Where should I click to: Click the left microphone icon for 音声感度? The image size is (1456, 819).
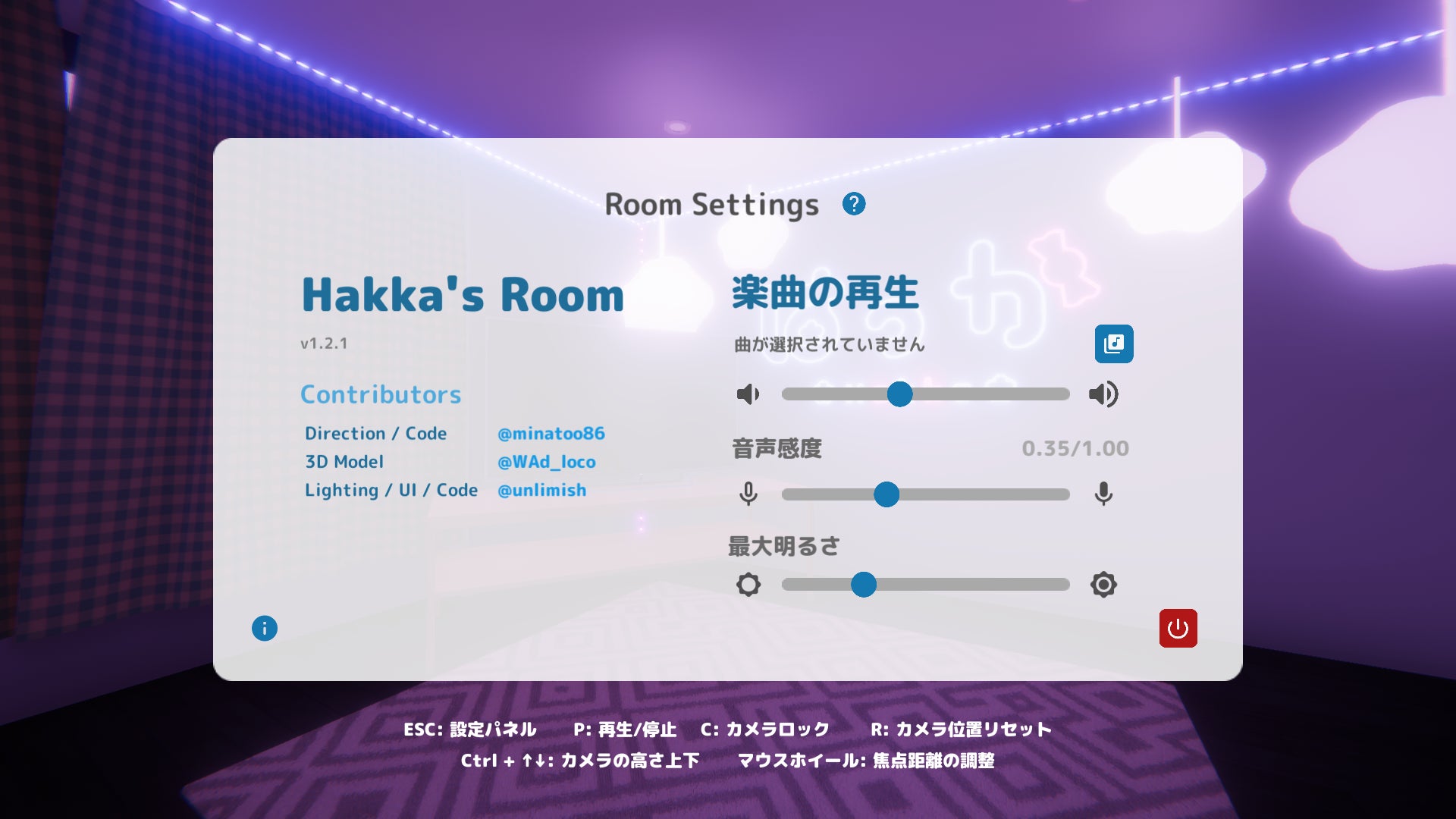748,494
